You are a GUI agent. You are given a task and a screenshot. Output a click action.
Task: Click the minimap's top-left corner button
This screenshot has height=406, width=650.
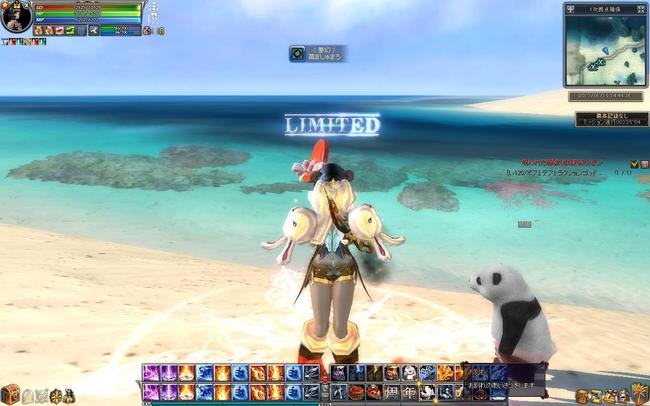pyautogui.click(x=569, y=9)
